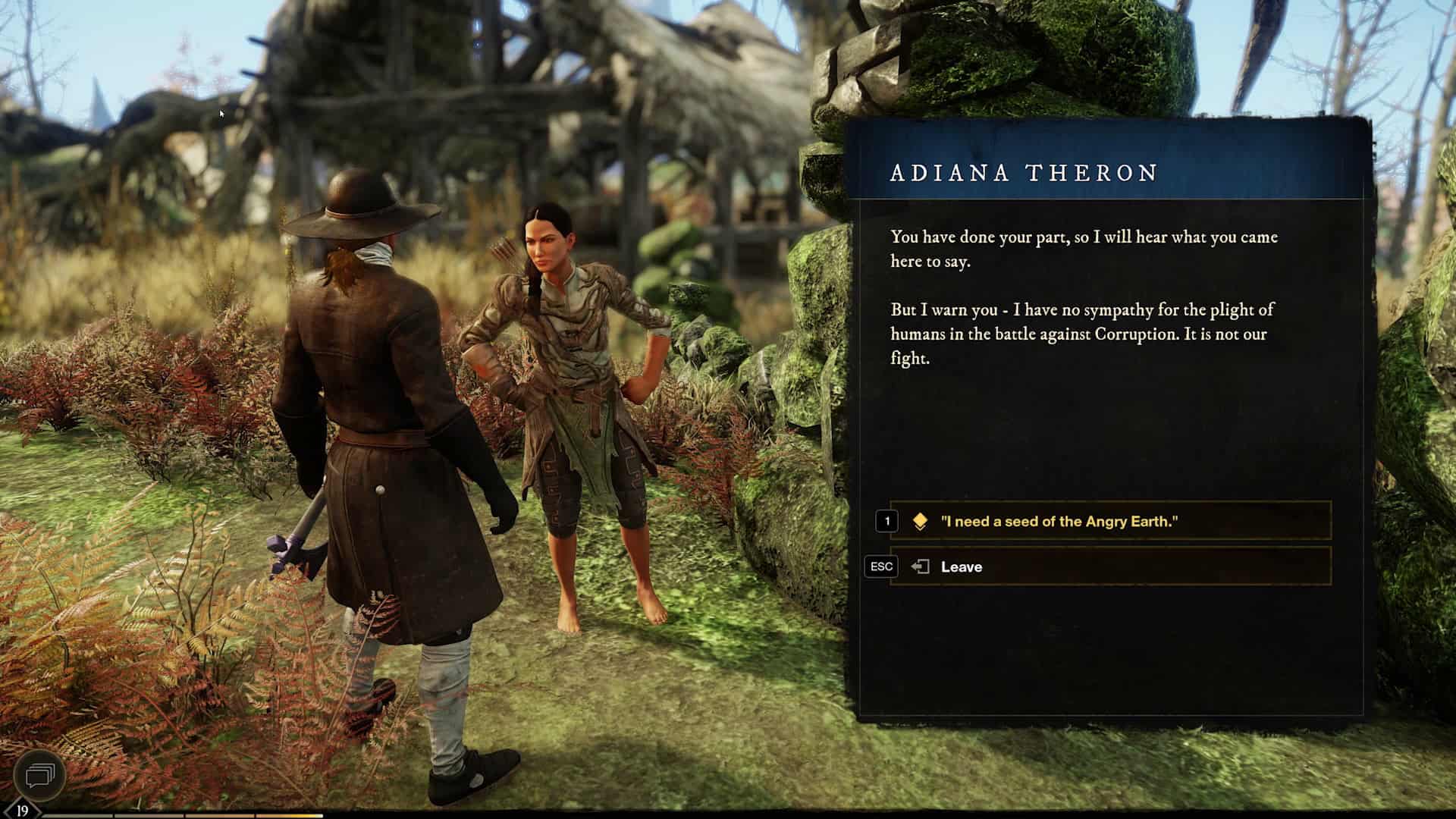Select "I need a seed of the Angry Earth."
Screen dimensions: 1456x819
[1062, 521]
